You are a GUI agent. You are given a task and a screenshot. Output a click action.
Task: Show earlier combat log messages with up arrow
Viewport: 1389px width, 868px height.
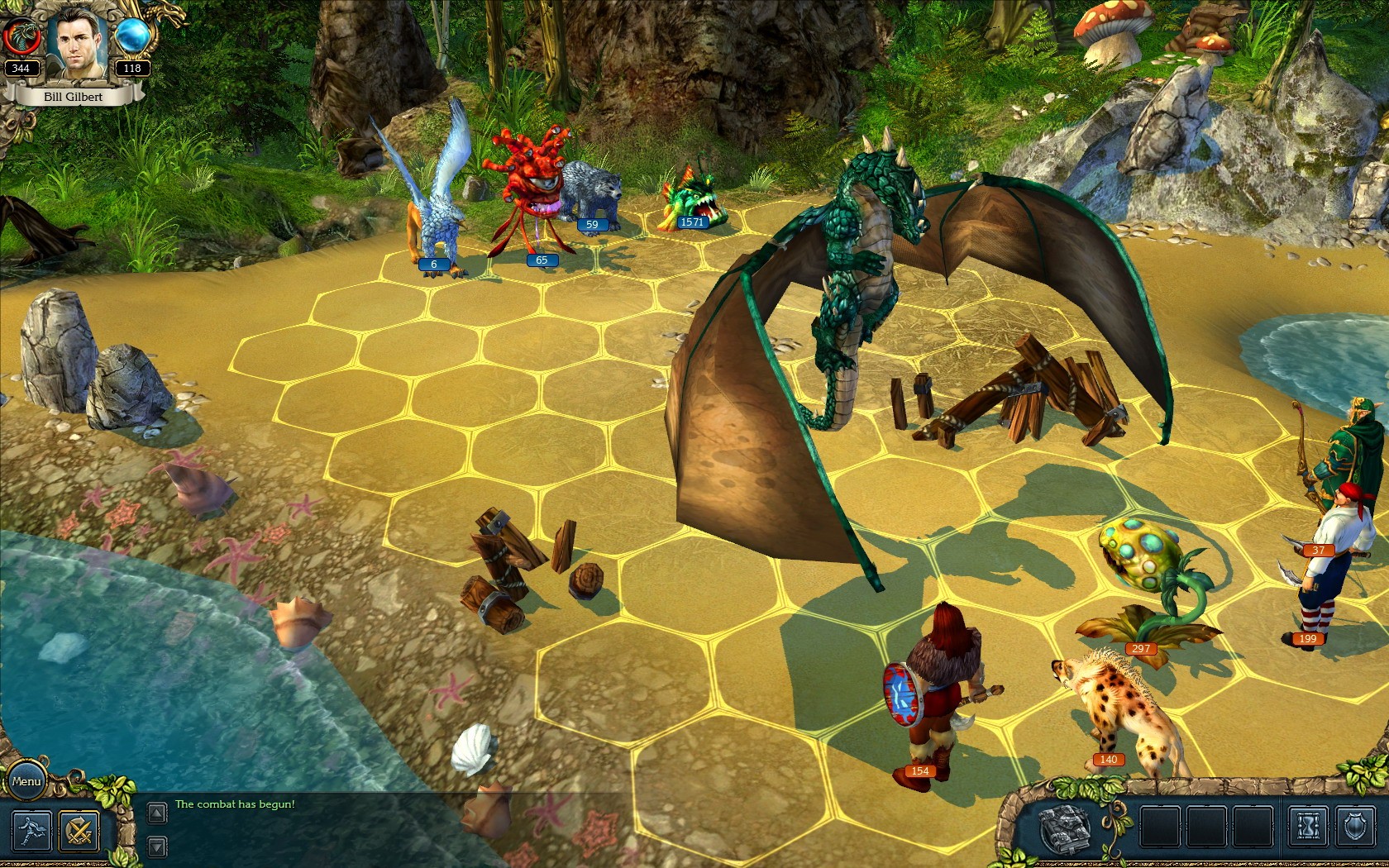tap(156, 813)
